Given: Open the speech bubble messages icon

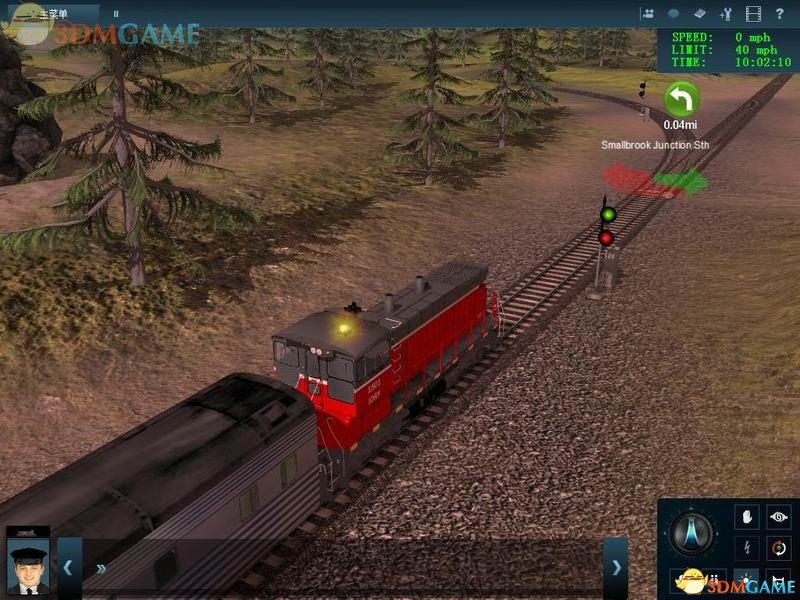Looking at the screenshot, I should [x=674, y=14].
